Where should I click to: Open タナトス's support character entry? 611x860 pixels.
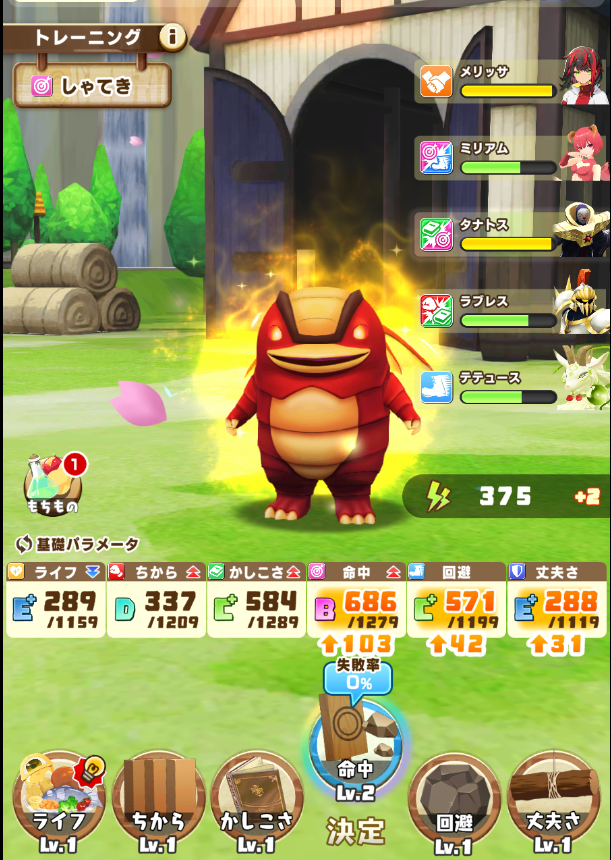512,234
